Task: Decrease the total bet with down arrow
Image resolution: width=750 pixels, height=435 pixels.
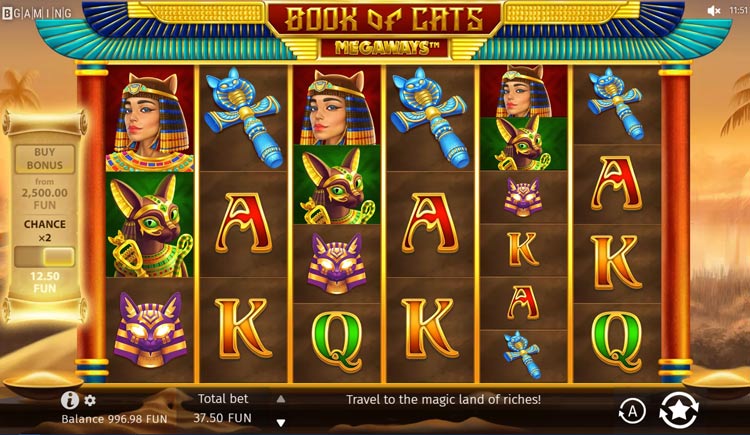Action: pyautogui.click(x=281, y=422)
